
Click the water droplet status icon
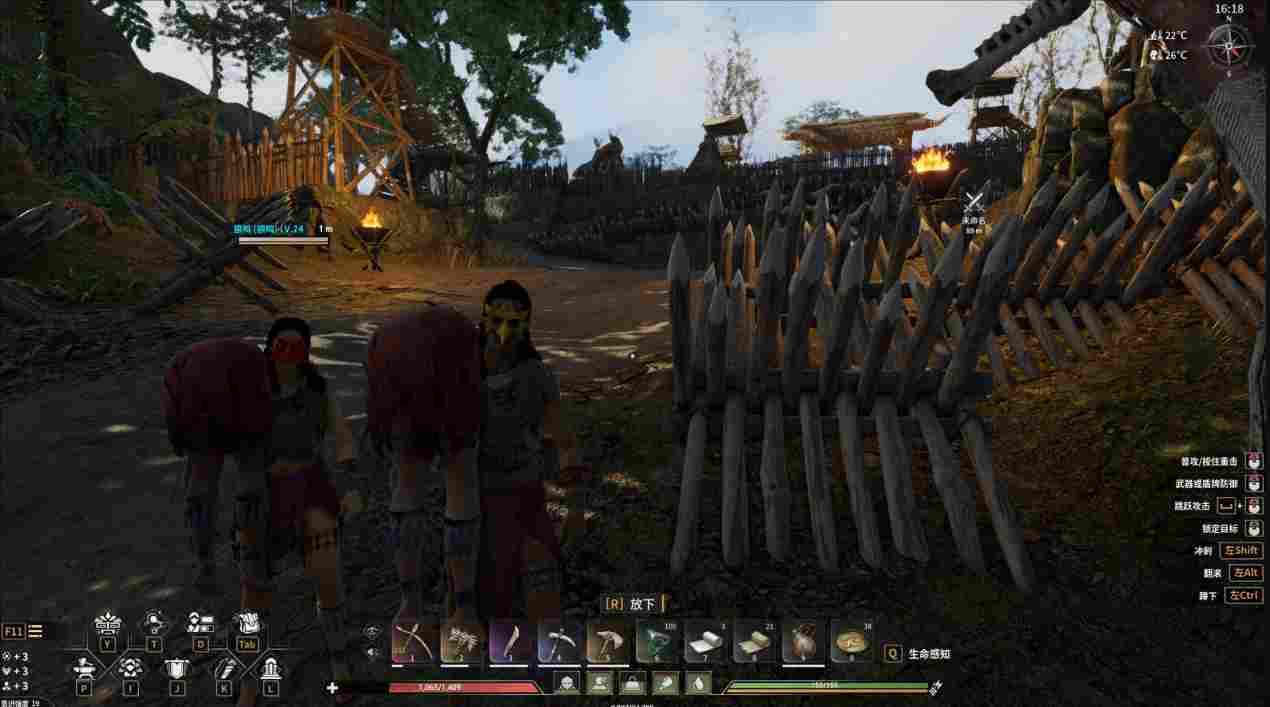click(x=700, y=684)
